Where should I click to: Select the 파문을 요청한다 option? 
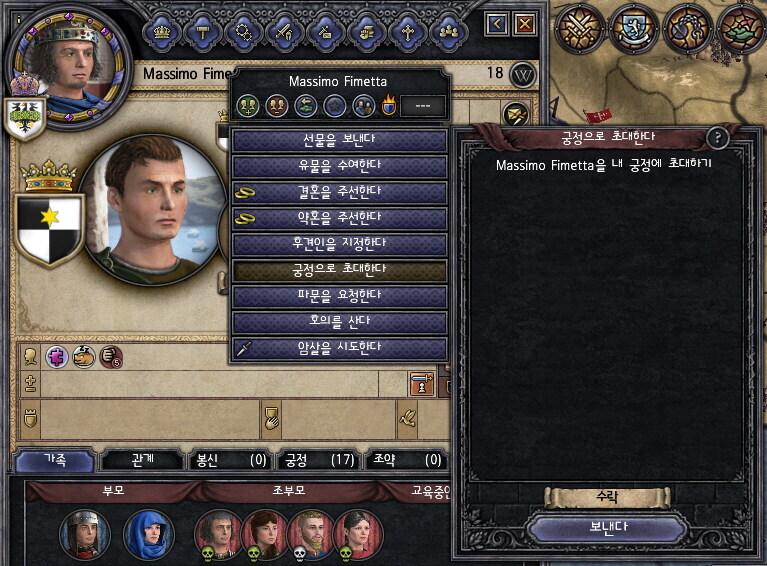[x=338, y=296]
